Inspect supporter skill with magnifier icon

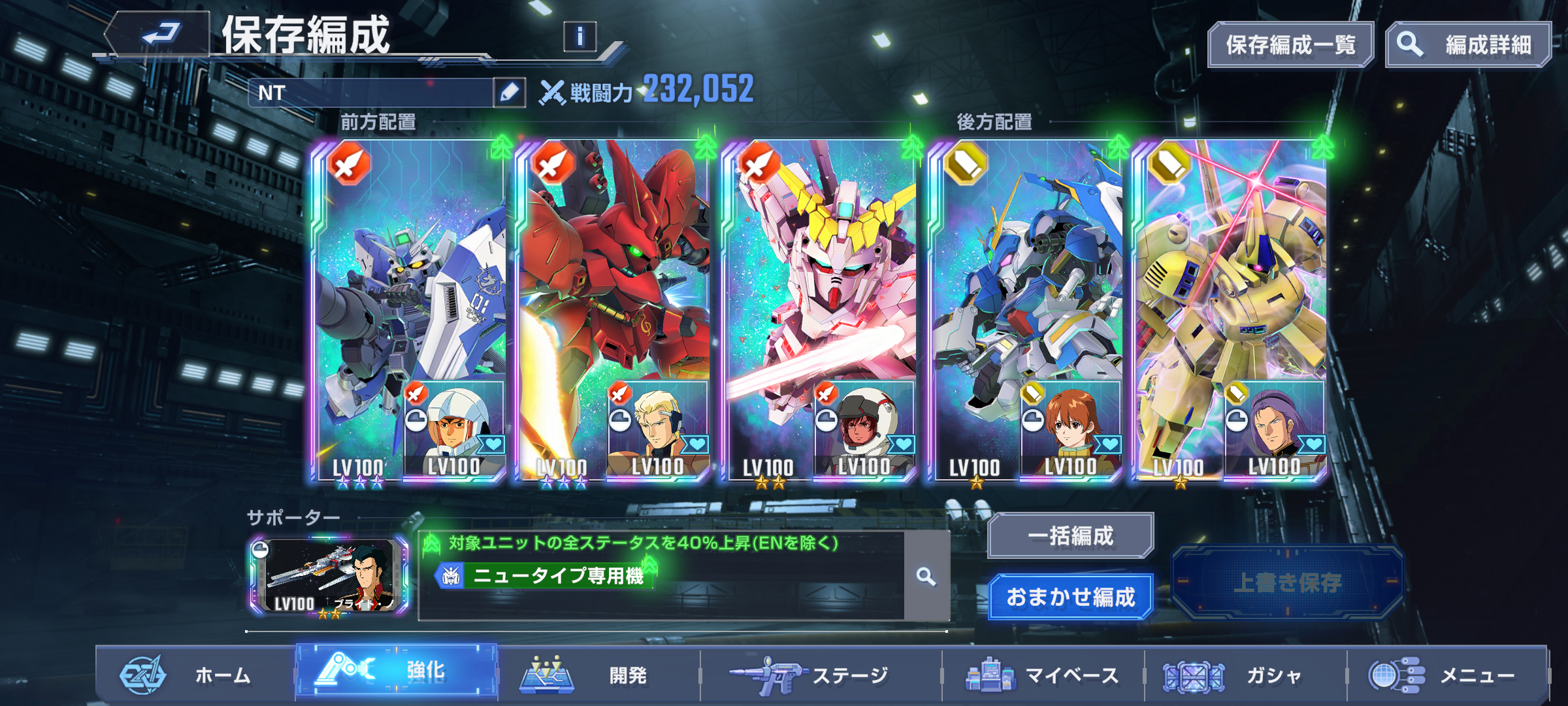(926, 577)
